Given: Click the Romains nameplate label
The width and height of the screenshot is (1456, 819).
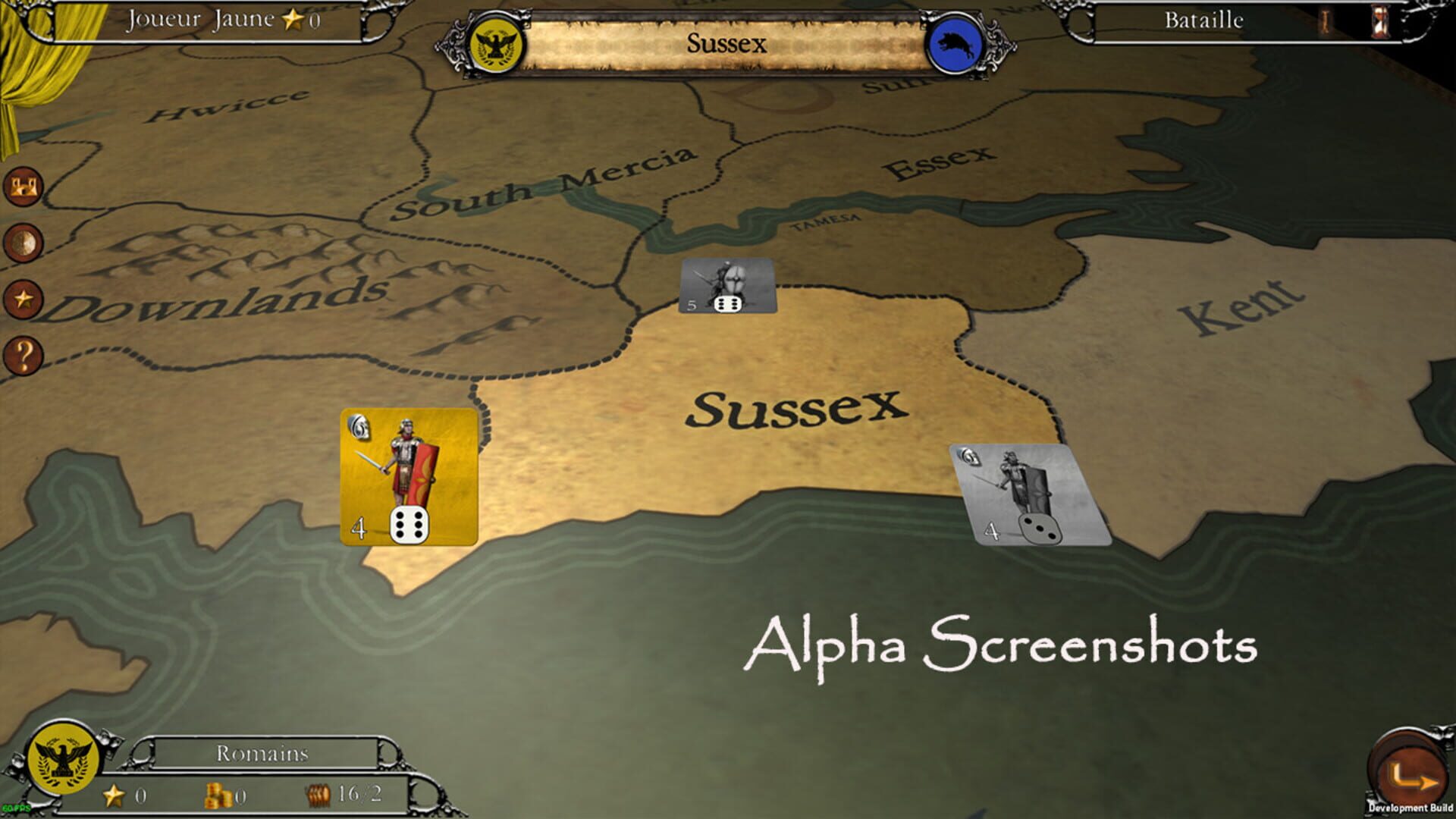Looking at the screenshot, I should [x=262, y=754].
